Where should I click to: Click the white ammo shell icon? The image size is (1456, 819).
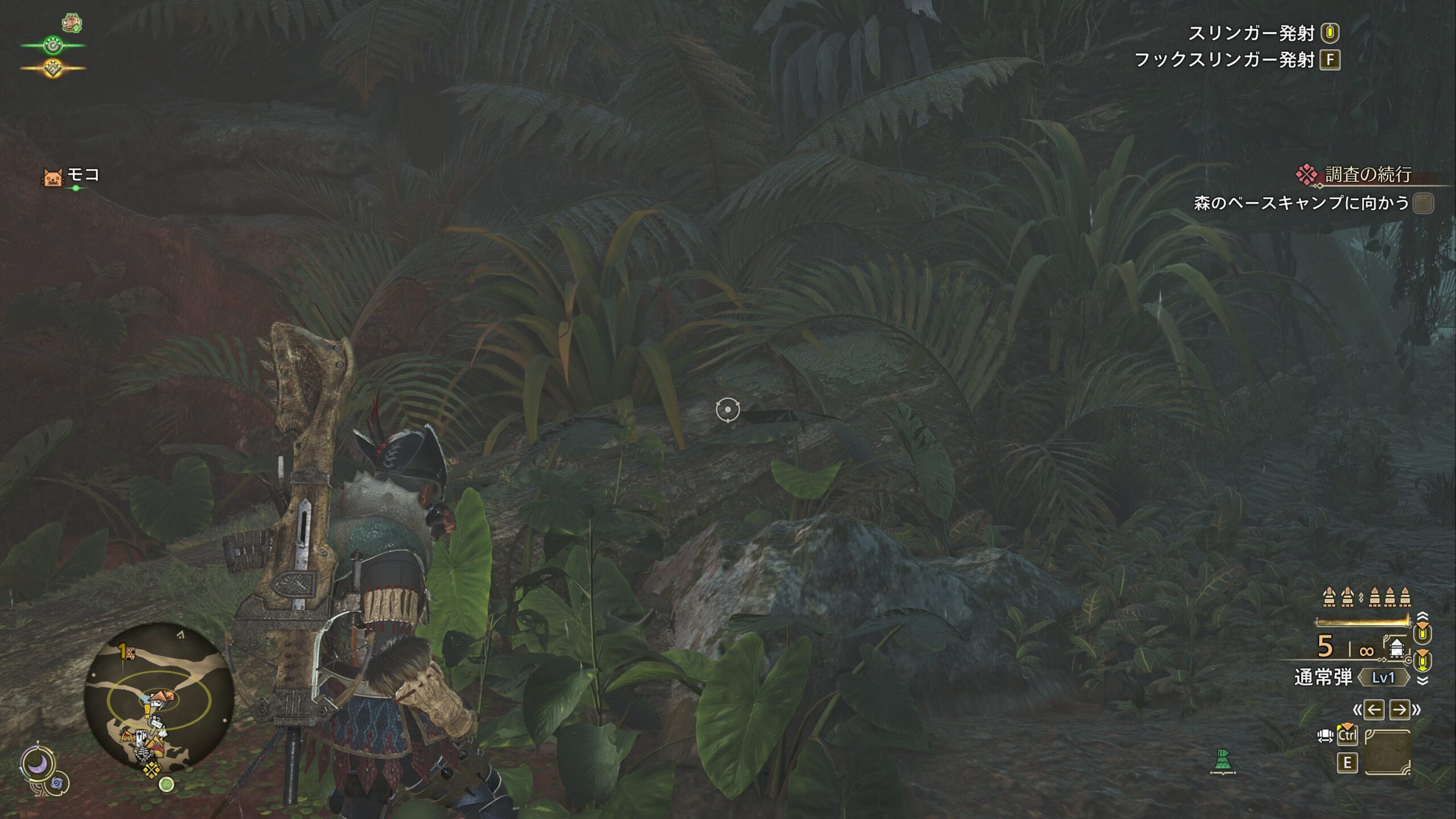pos(1396,648)
